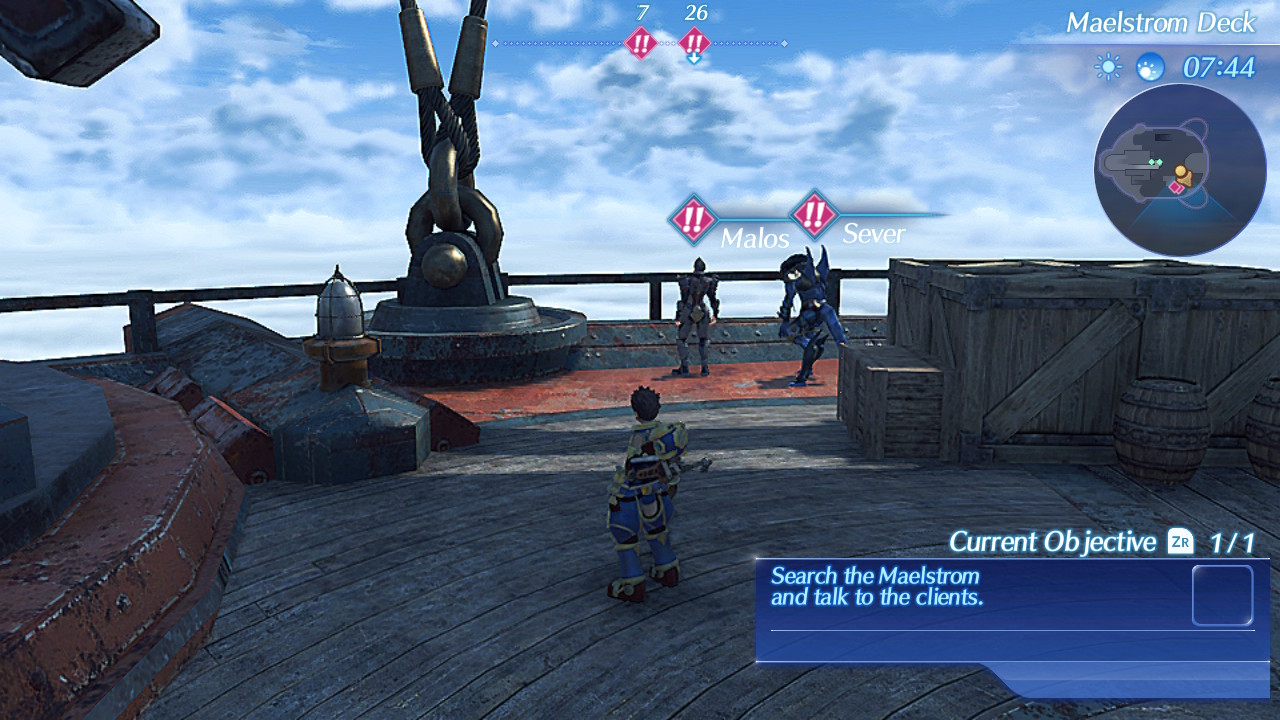Viewport: 1280px width, 720px height.
Task: Click the sun weather icon
Action: tap(1108, 67)
